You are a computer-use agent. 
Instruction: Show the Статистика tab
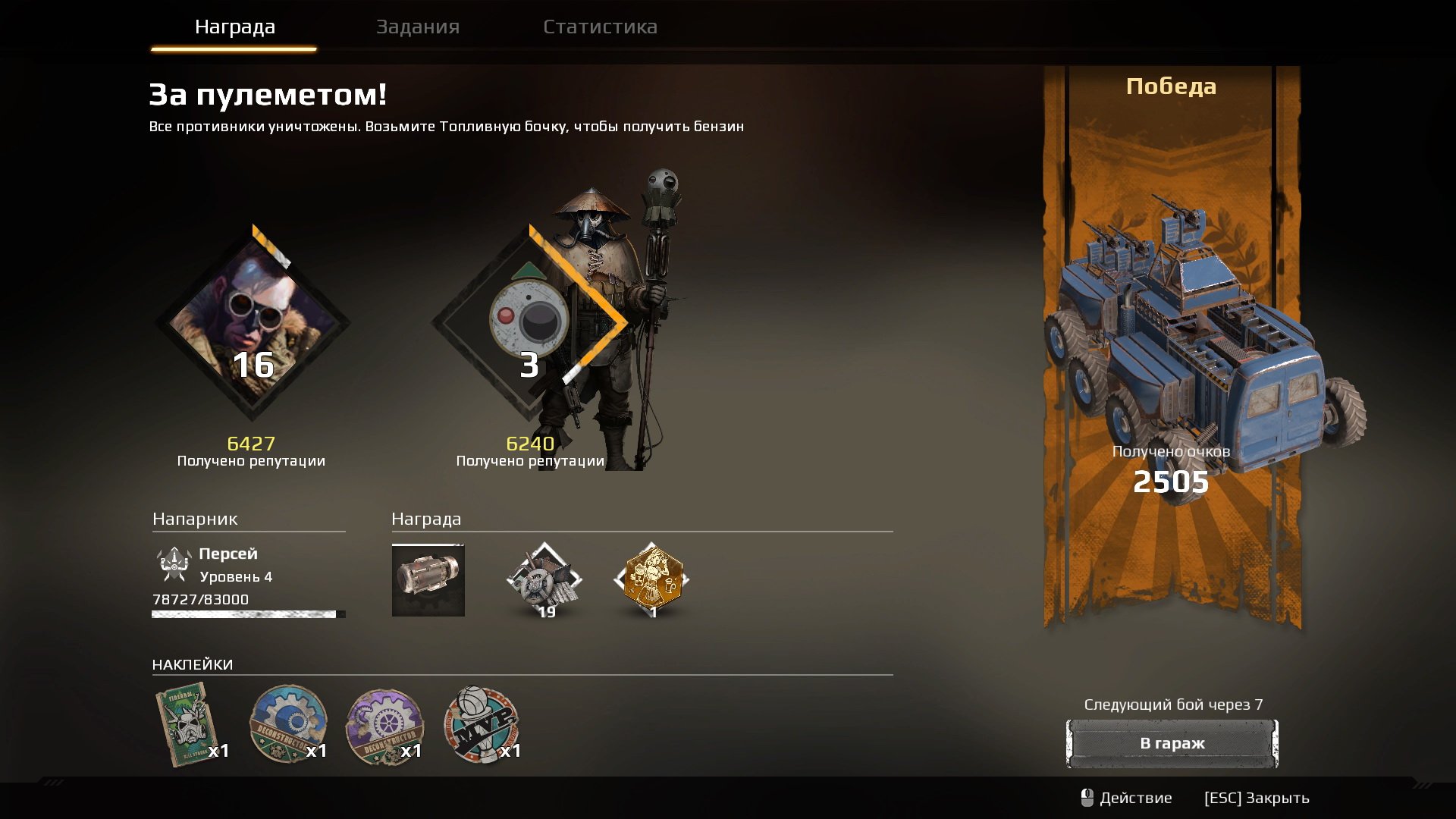point(600,27)
